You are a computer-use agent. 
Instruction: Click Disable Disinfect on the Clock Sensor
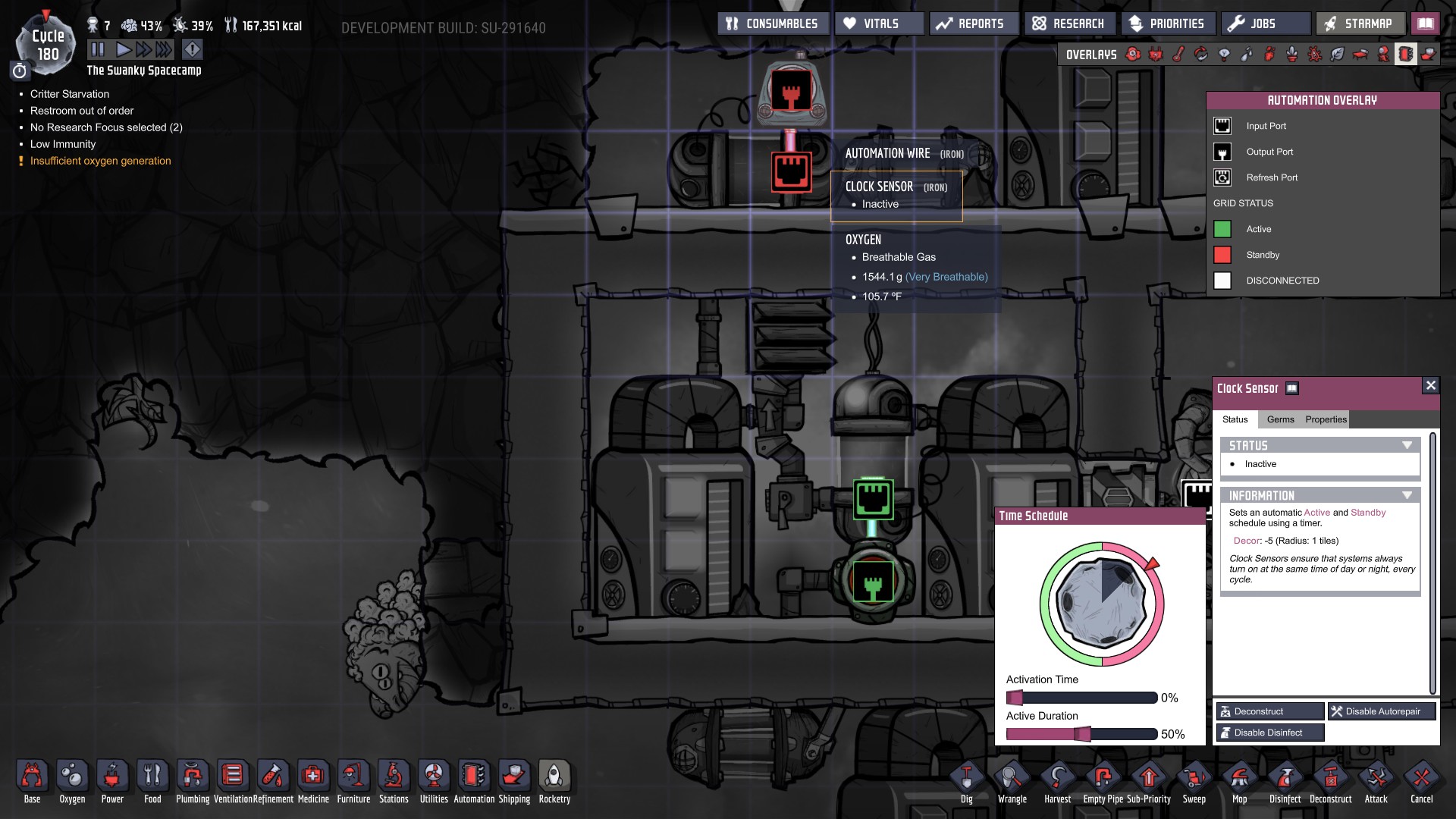pyautogui.click(x=1269, y=732)
